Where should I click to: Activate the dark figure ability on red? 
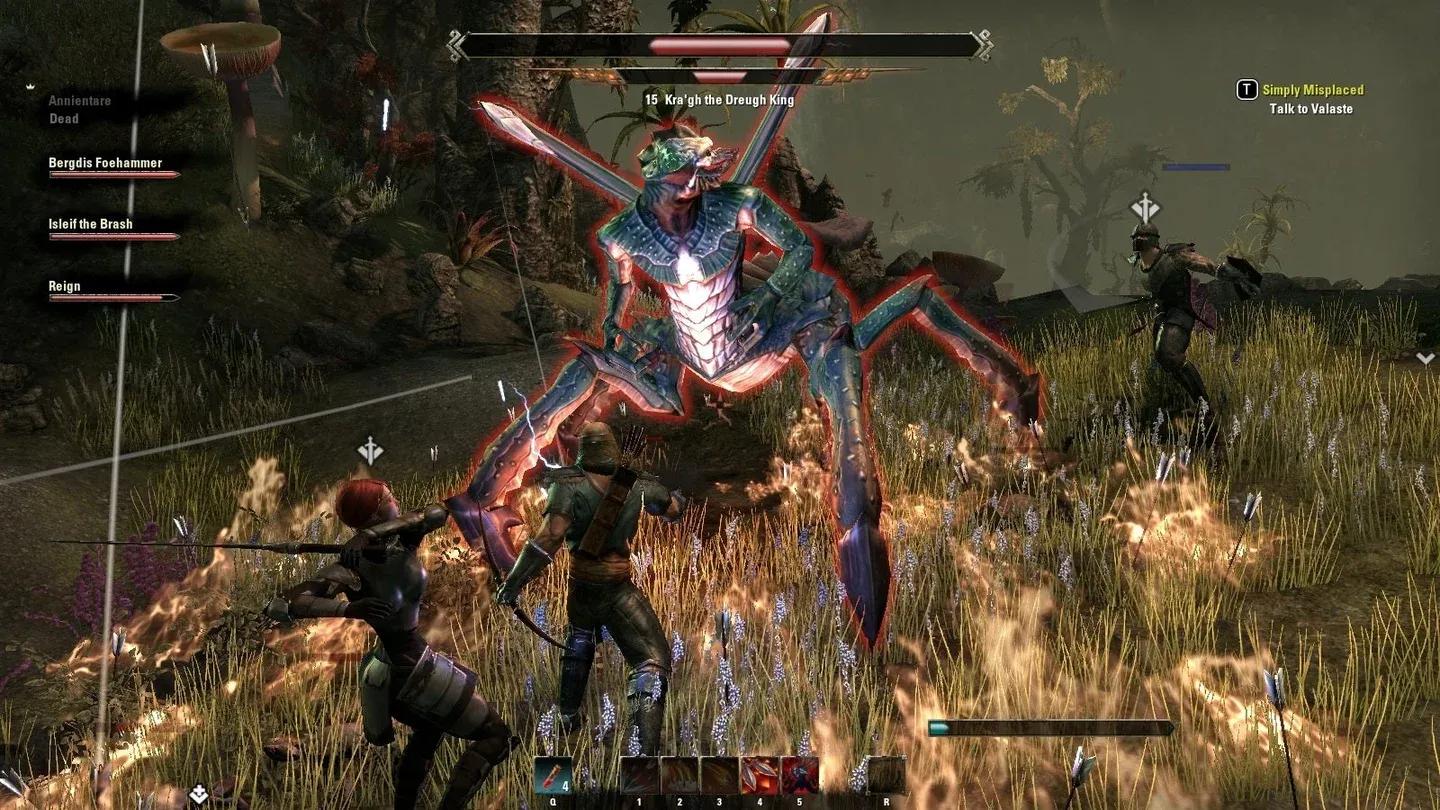tap(799, 775)
